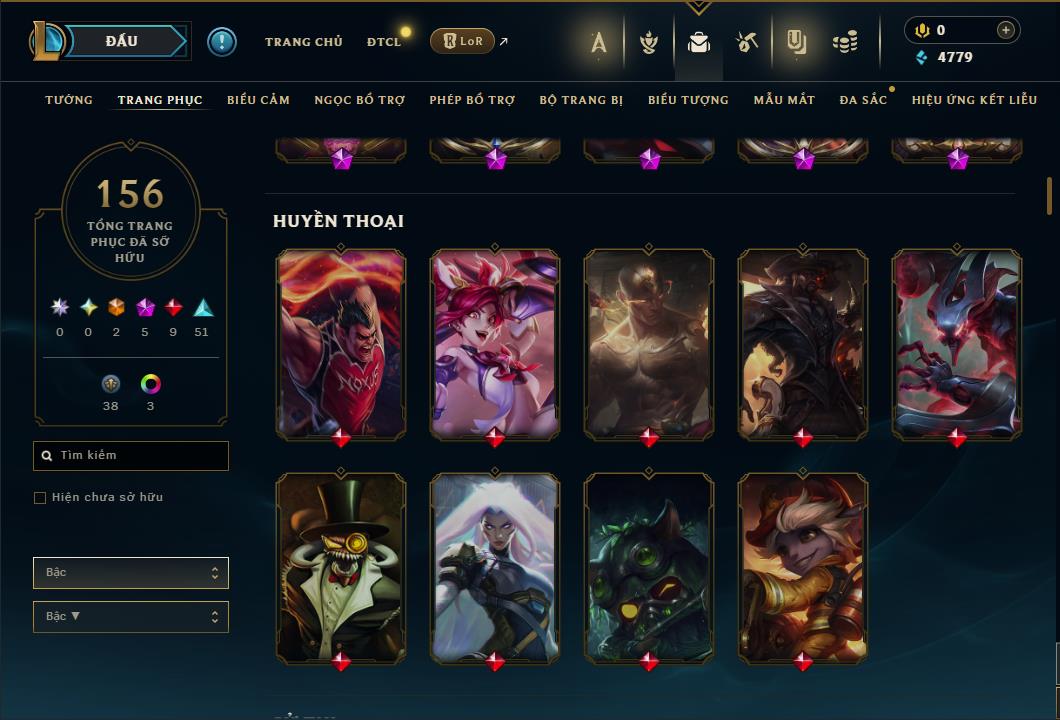Open the TRANG CHỦ home page
The height and width of the screenshot is (720, 1060).
coord(303,42)
